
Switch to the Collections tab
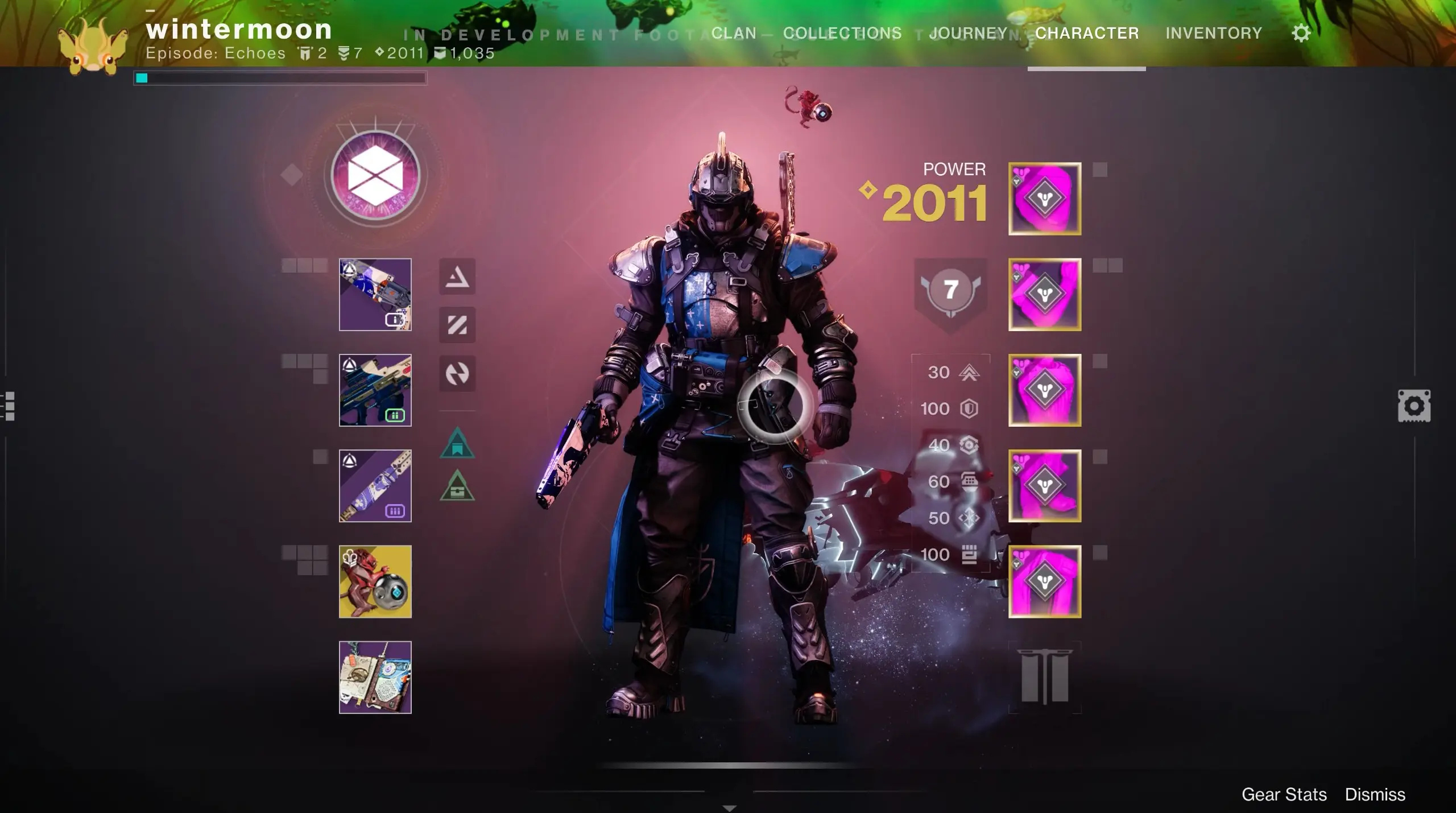click(x=843, y=32)
